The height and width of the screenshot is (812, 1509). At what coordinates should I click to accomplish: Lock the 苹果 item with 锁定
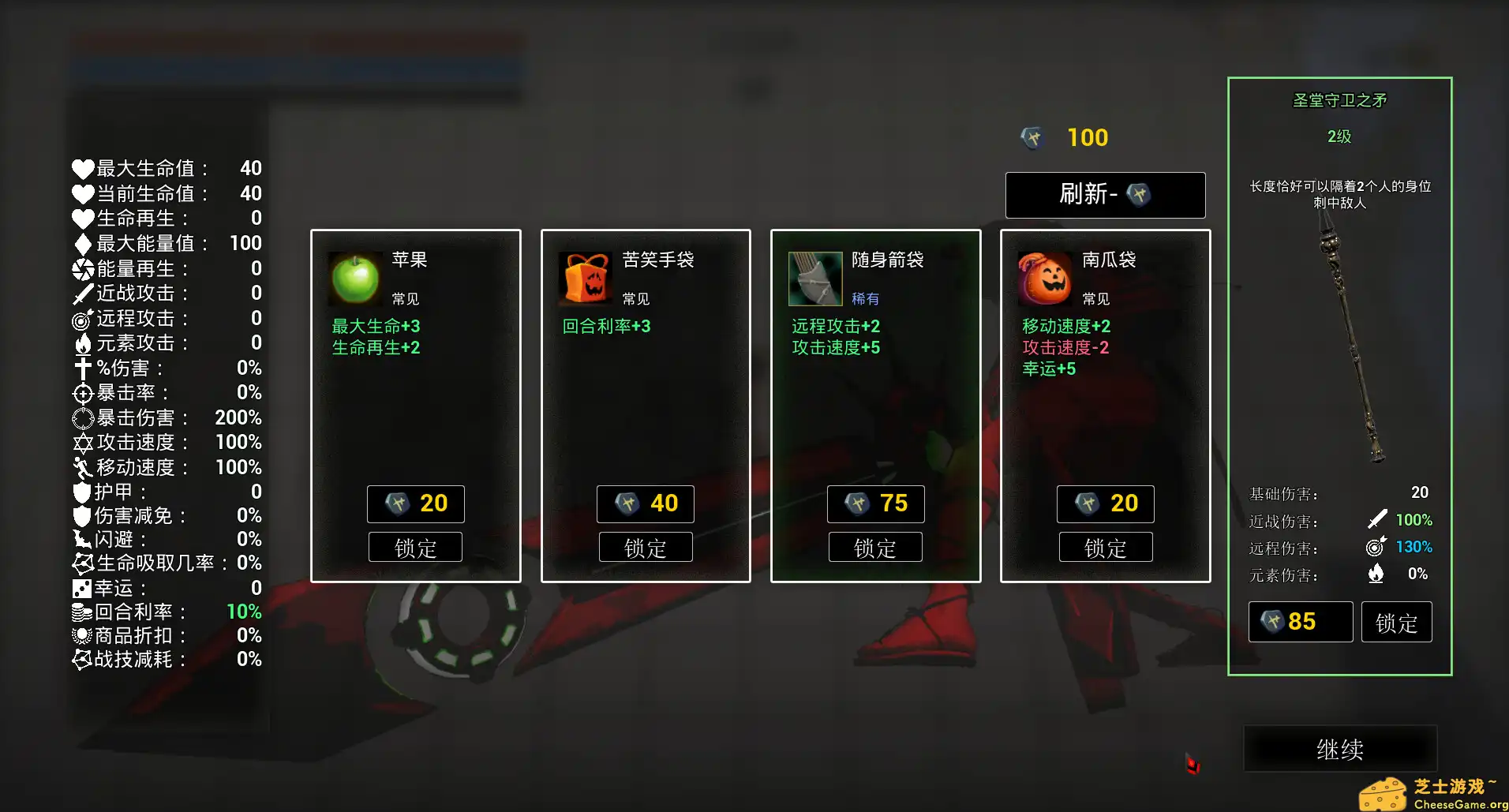(415, 546)
